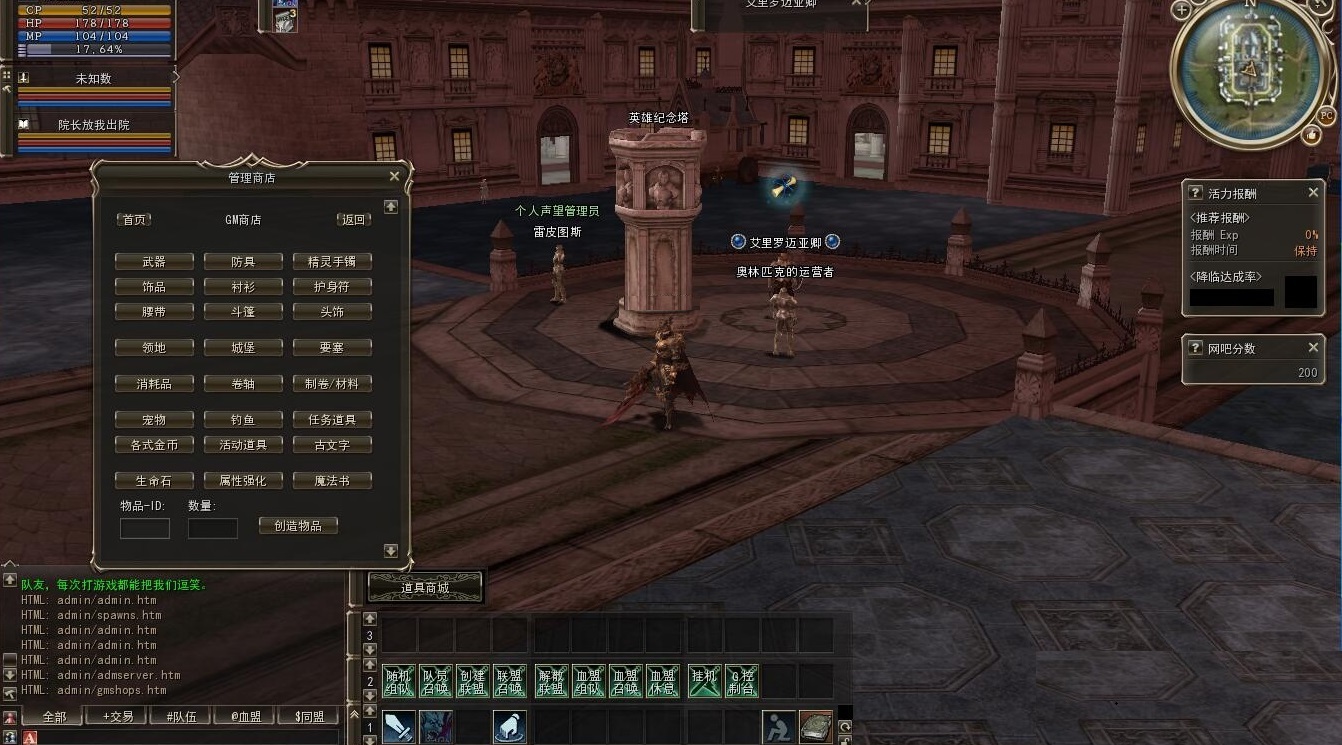Close the 网吧分数 panel
Viewport: 1342px width, 745px height.
[1314, 348]
